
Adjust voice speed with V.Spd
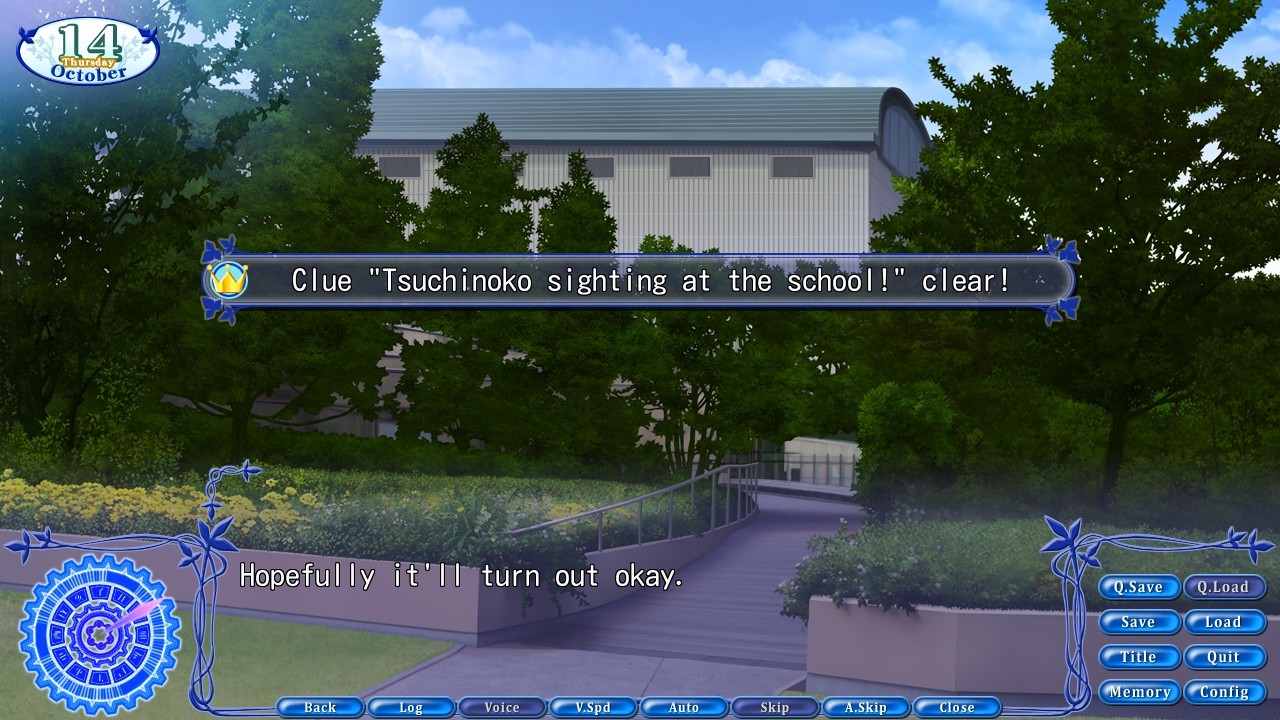(593, 707)
